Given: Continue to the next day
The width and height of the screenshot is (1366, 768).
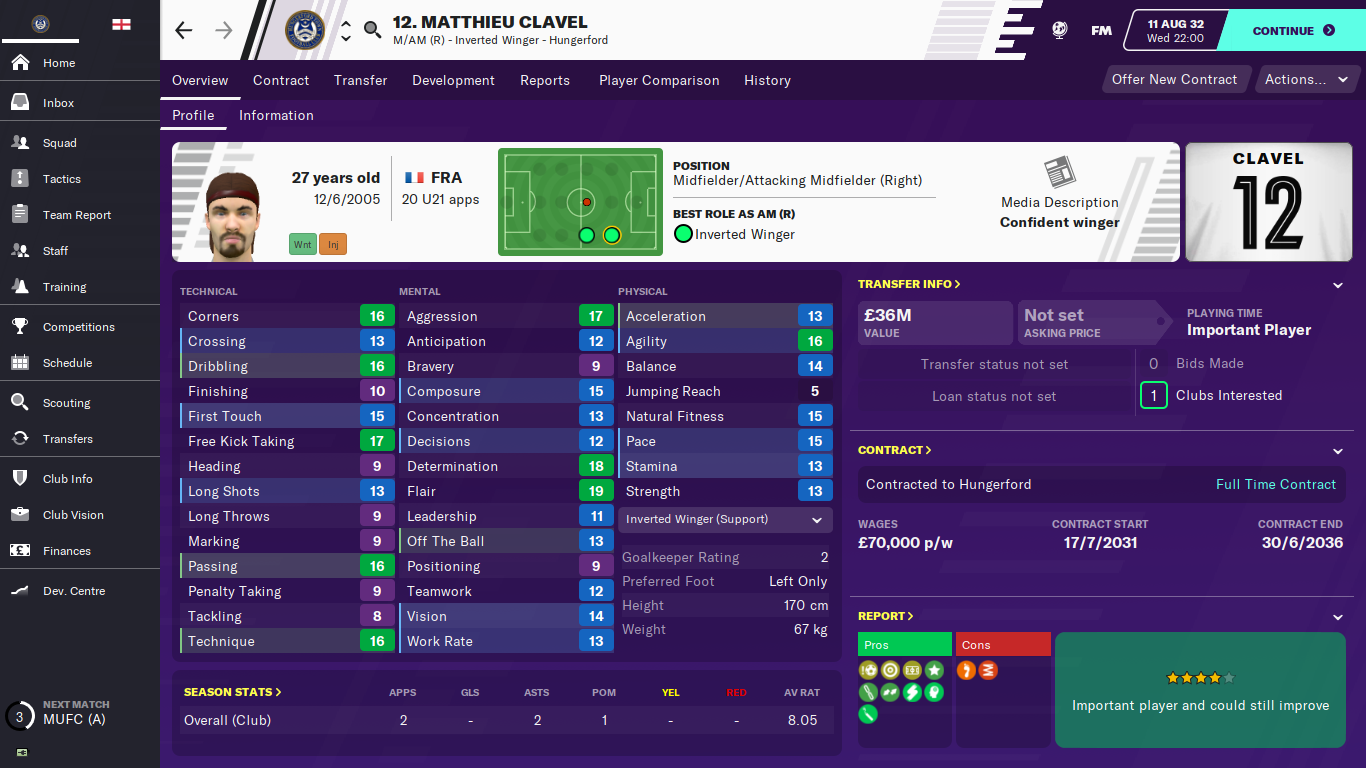Looking at the screenshot, I should [1293, 31].
